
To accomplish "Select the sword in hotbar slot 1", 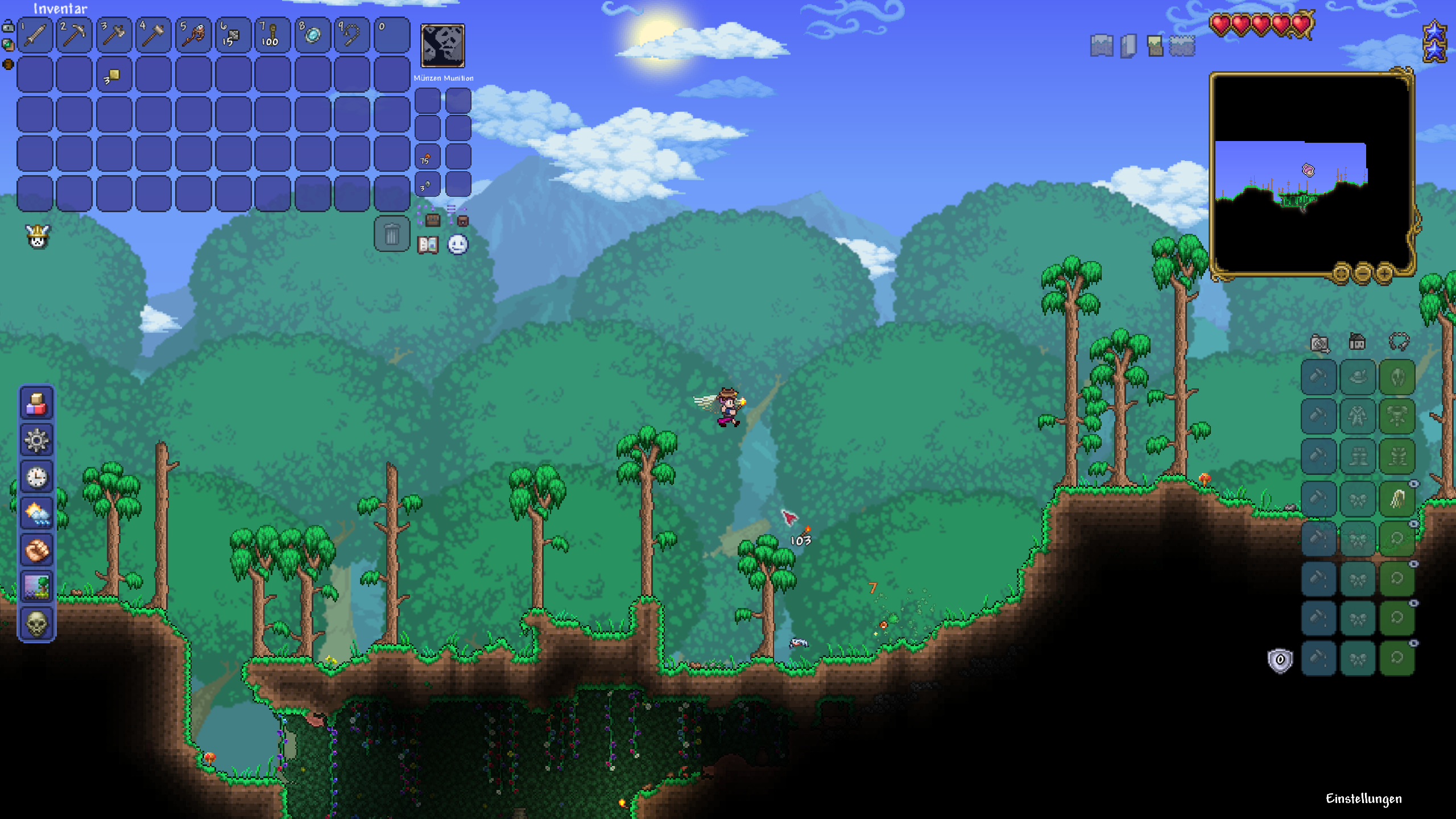I will pos(35,35).
